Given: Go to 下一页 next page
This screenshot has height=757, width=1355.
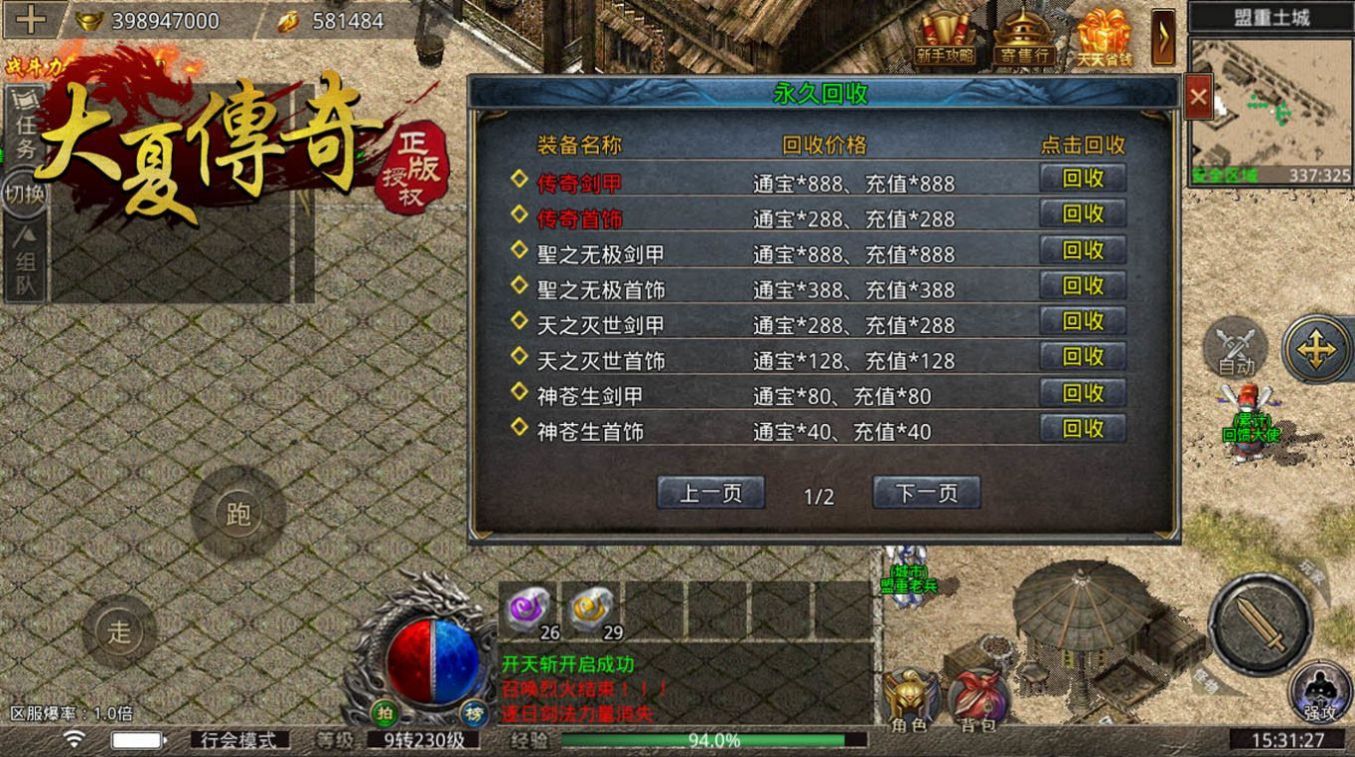Looking at the screenshot, I should pos(925,492).
